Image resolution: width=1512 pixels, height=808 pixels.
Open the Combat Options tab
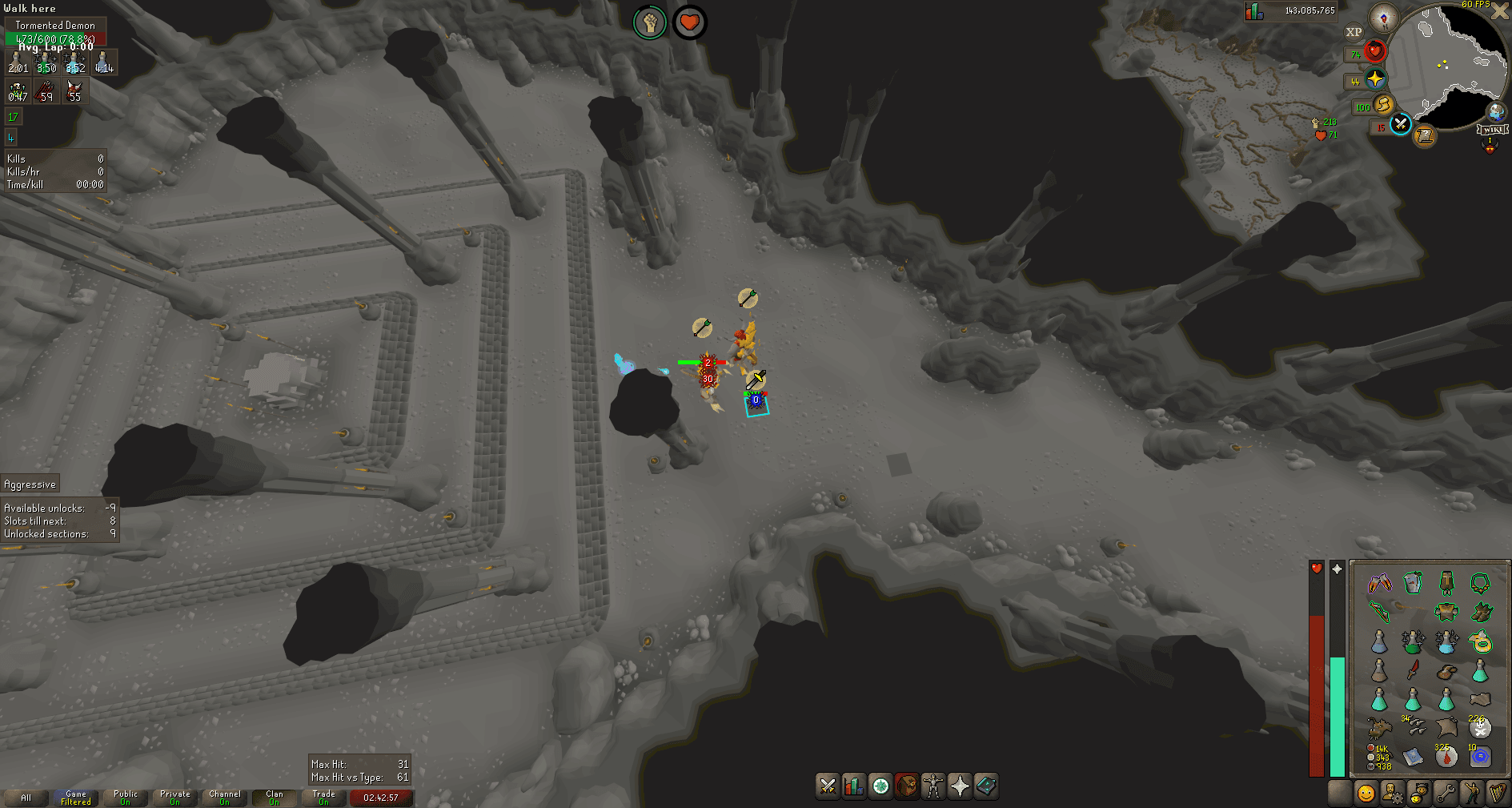pyautogui.click(x=828, y=786)
